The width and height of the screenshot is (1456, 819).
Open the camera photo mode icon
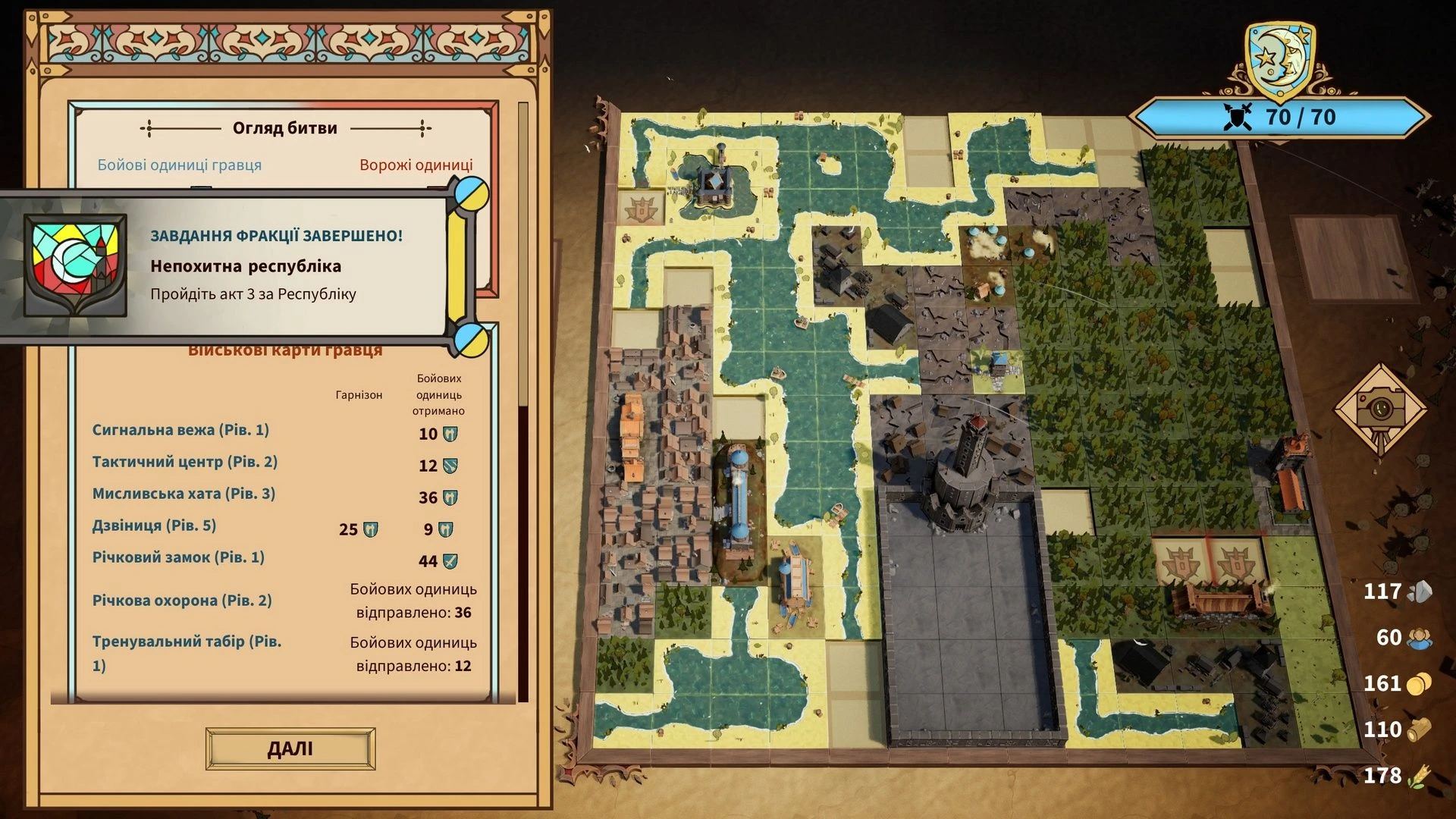(1380, 407)
